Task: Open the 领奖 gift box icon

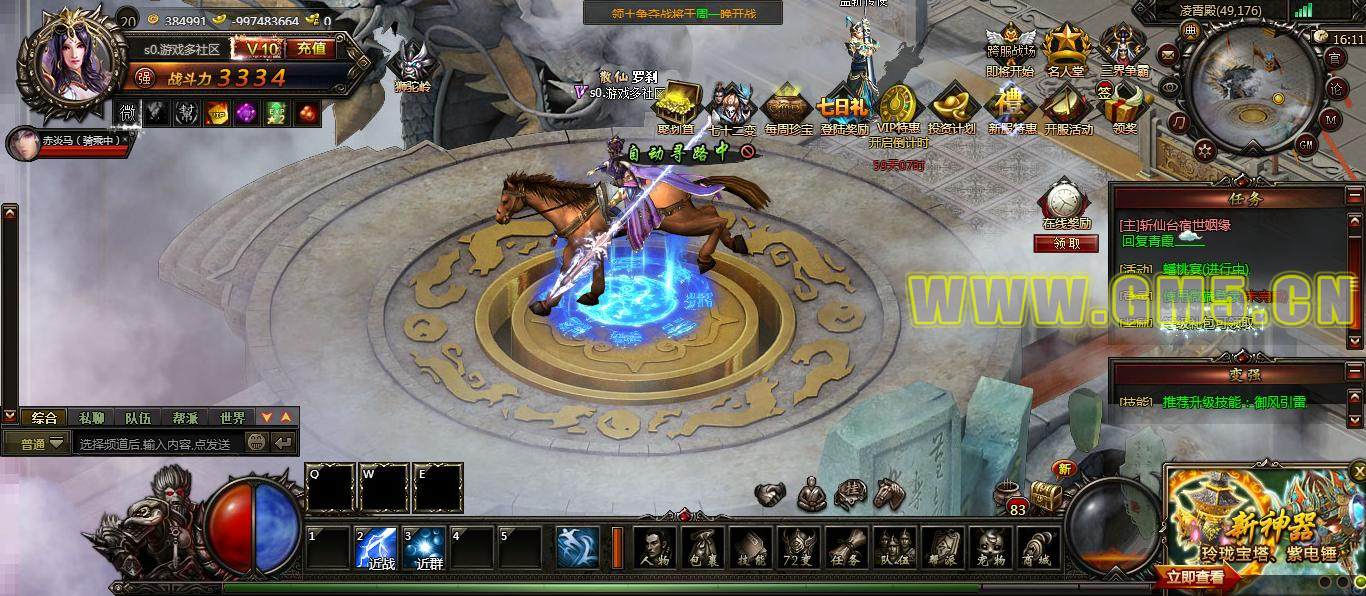Action: [1126, 109]
